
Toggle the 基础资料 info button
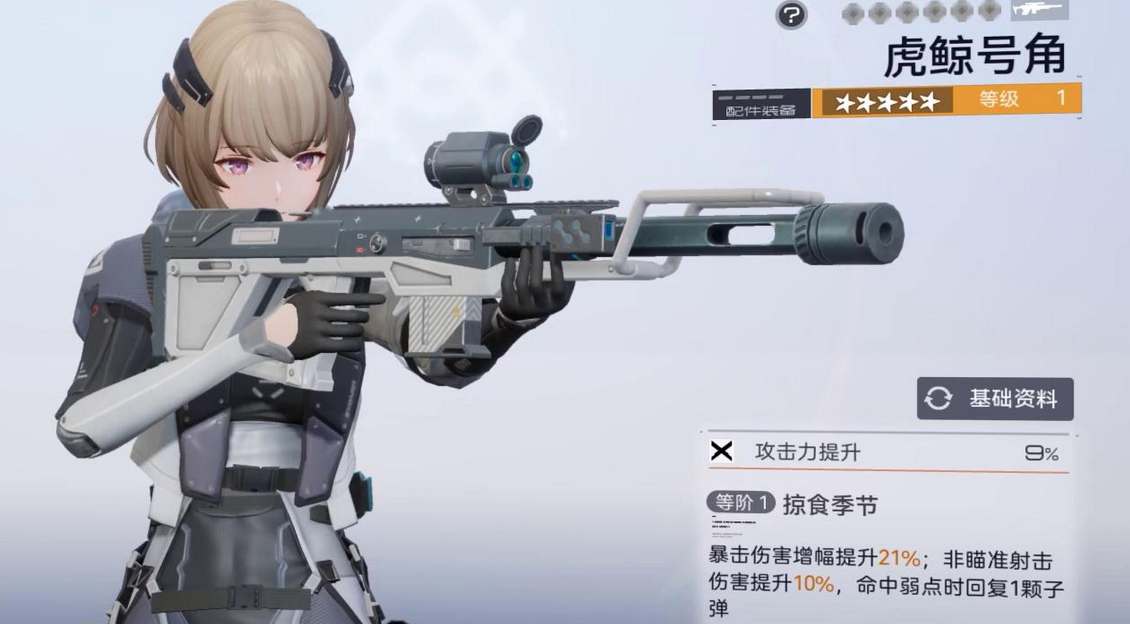[994, 399]
